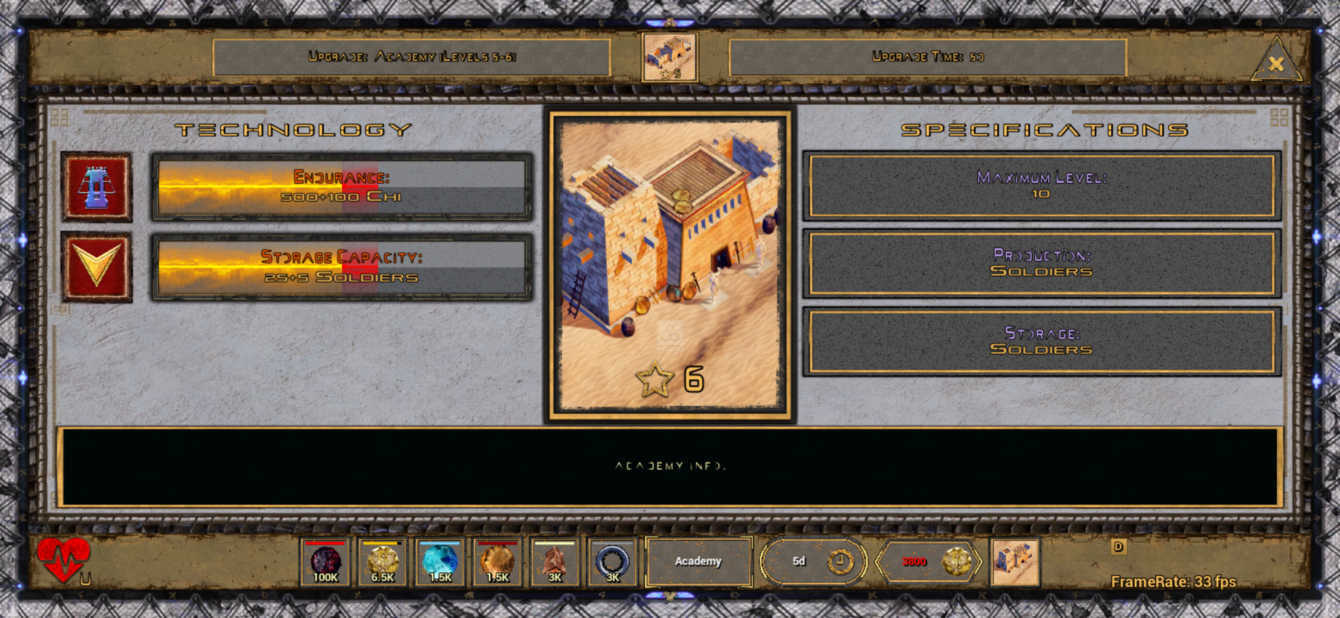
Task: Click the Academy Info text panel
Action: point(670,467)
